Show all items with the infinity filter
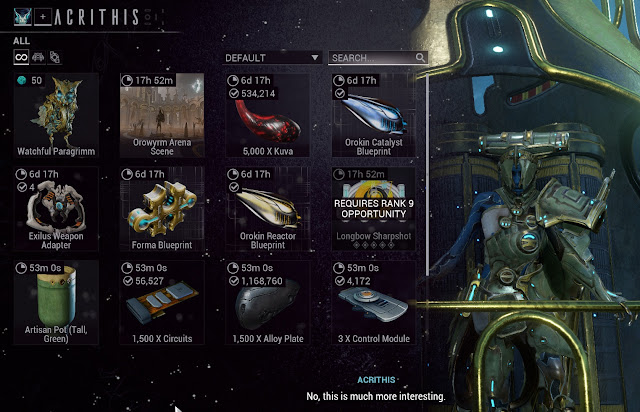 20,57
